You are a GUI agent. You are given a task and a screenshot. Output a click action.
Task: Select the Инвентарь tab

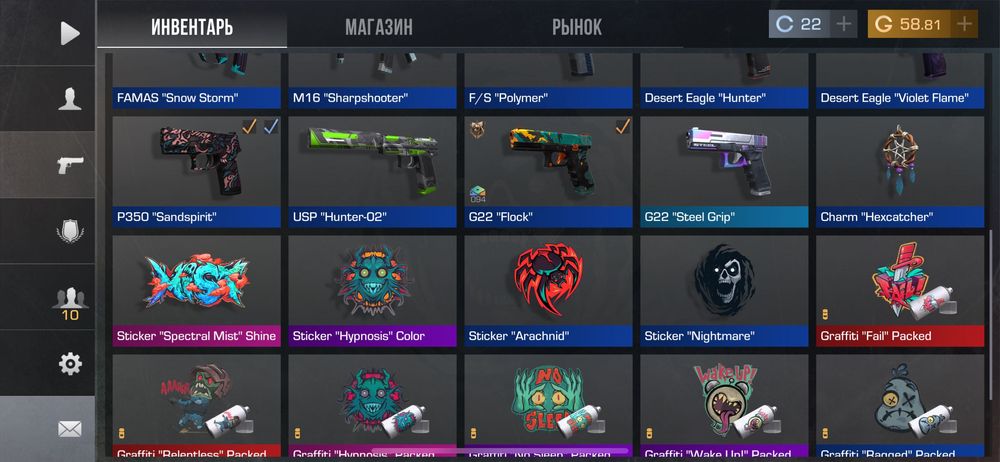[192, 27]
